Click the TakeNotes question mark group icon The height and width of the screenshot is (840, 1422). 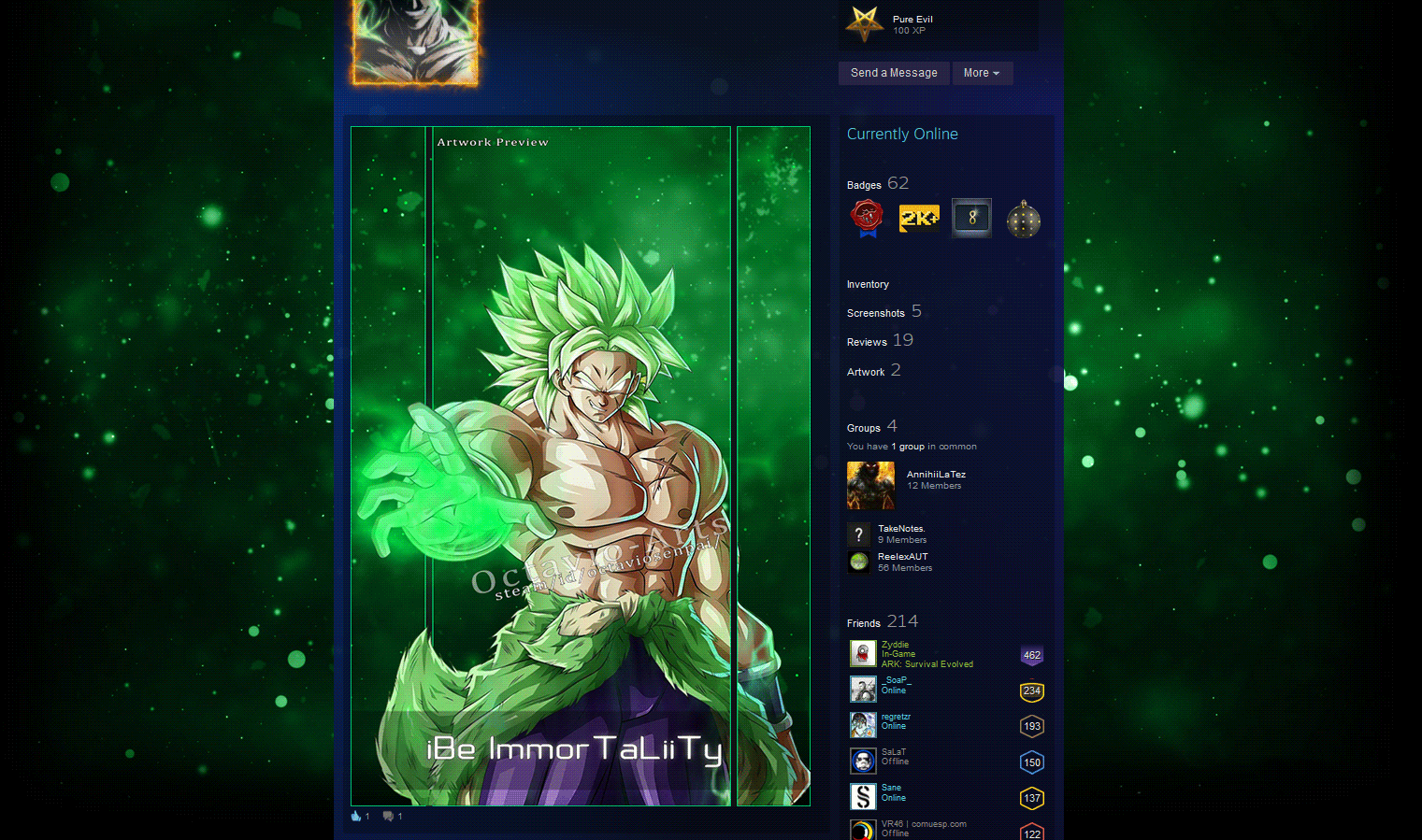click(x=858, y=534)
